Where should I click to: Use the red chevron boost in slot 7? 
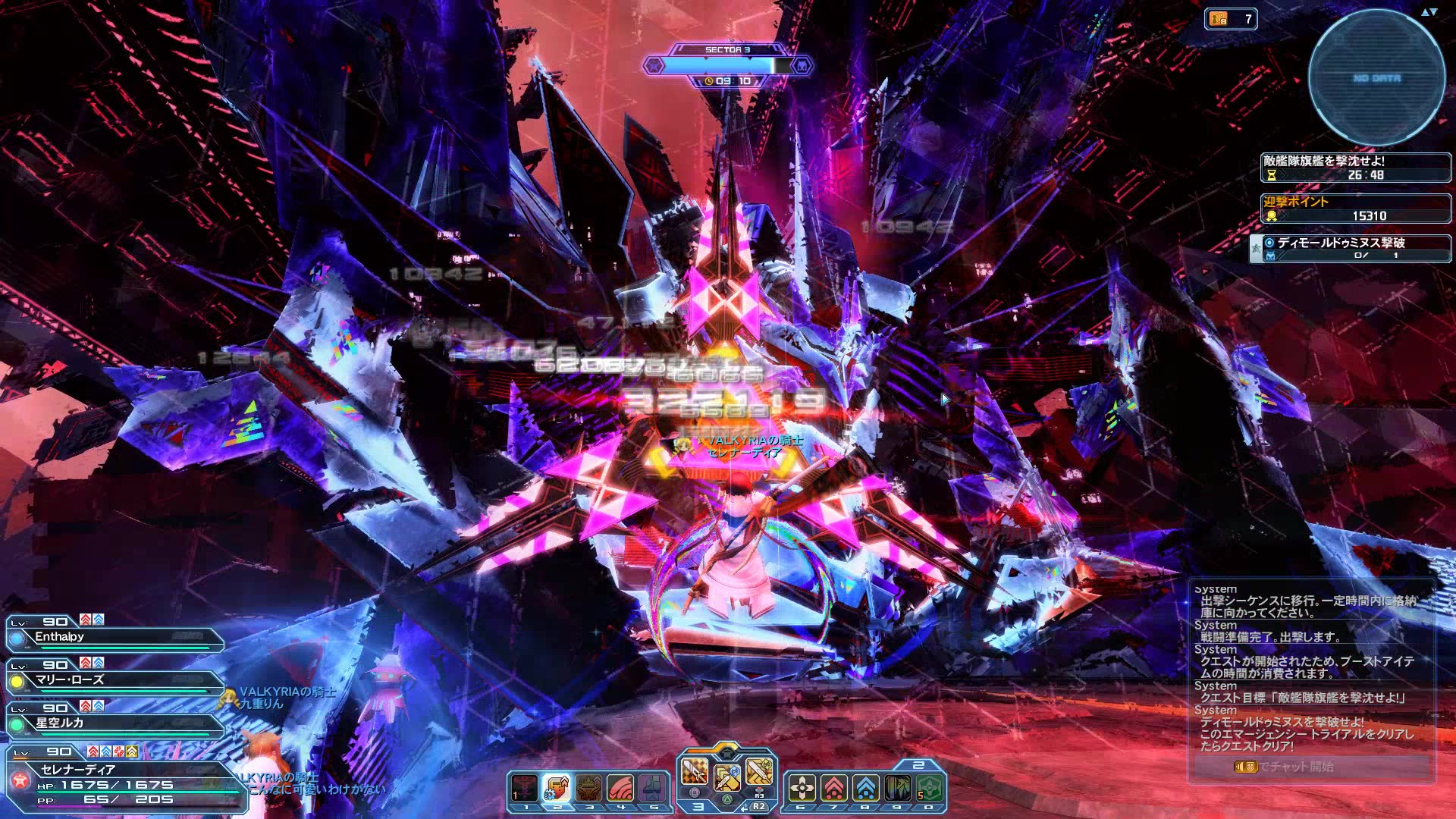pos(833,789)
